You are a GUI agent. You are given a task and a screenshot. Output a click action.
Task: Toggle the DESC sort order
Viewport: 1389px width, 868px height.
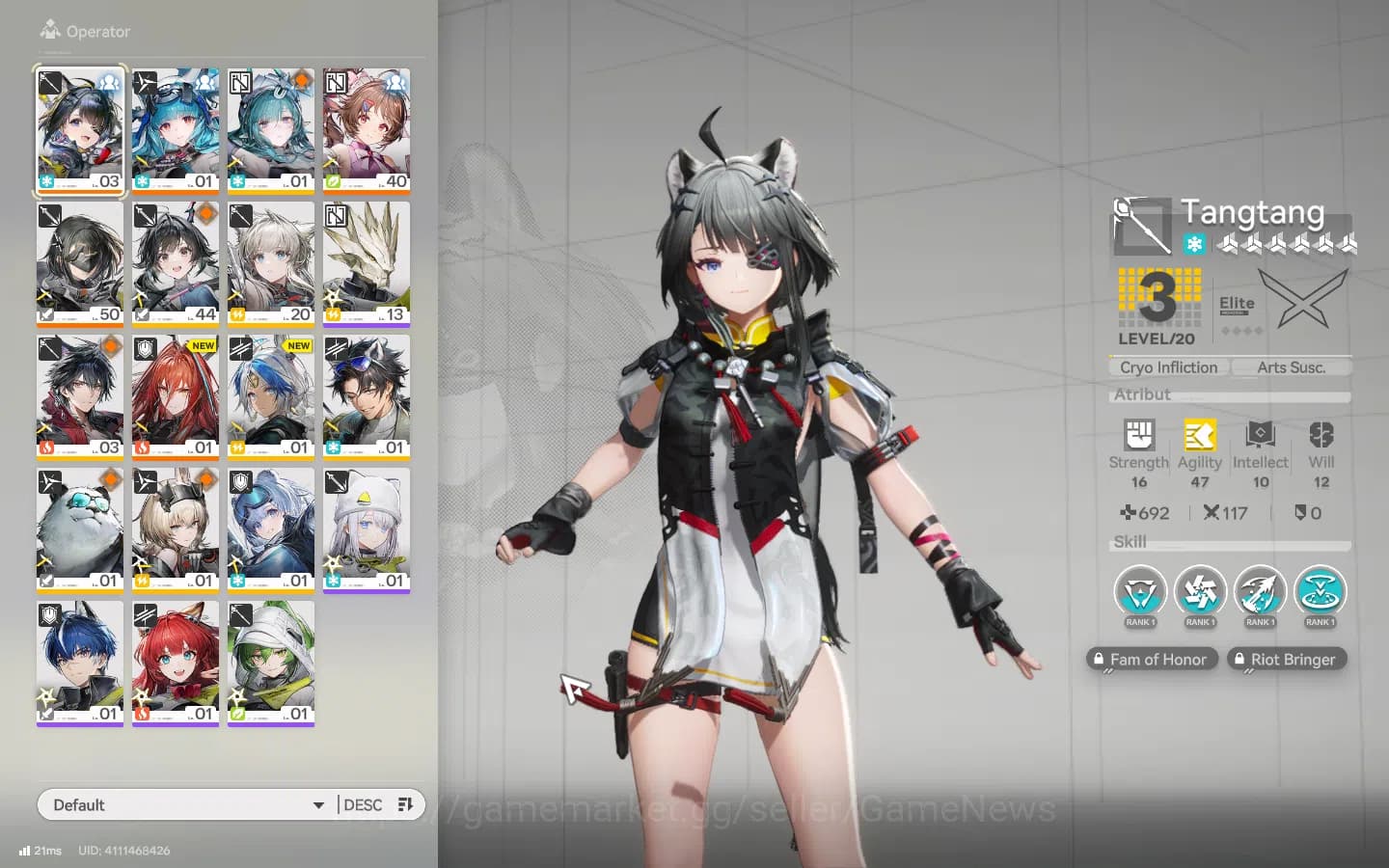[364, 804]
